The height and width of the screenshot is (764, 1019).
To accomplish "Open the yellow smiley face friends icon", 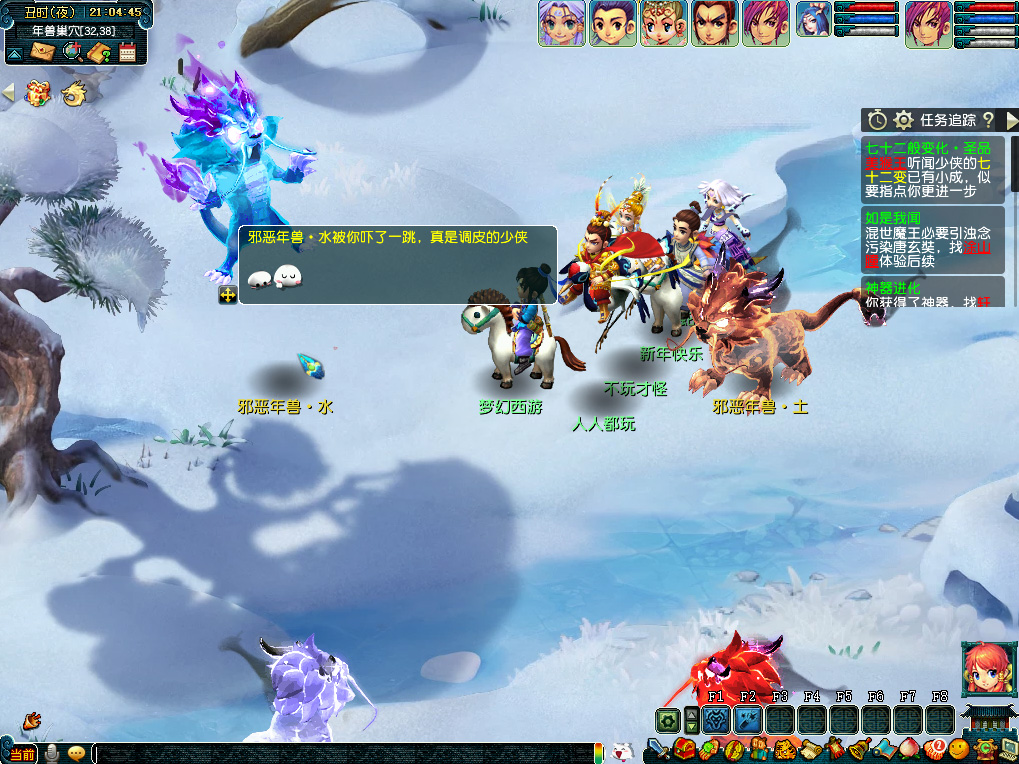I will [x=959, y=749].
